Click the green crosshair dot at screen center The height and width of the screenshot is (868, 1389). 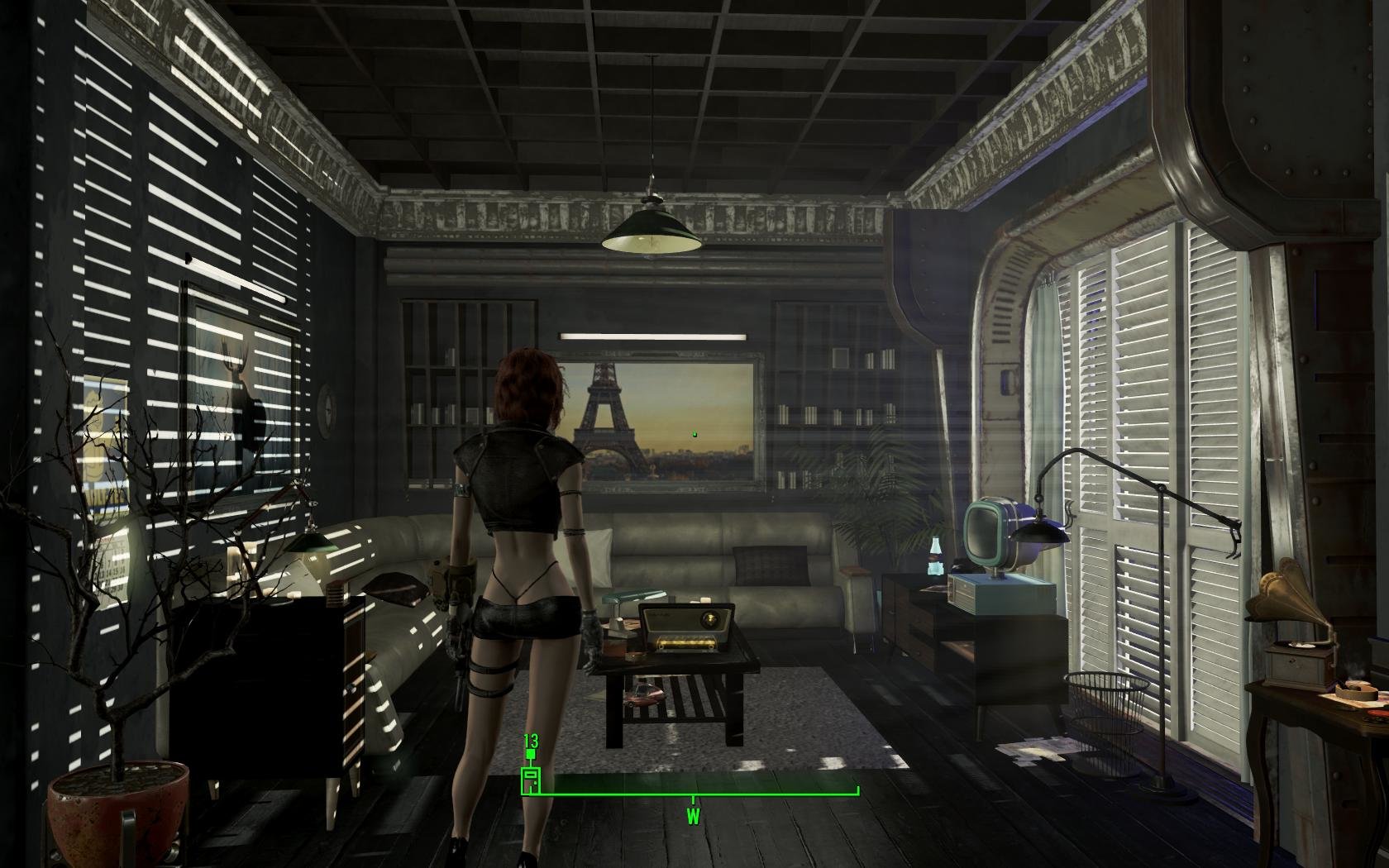(x=694, y=434)
